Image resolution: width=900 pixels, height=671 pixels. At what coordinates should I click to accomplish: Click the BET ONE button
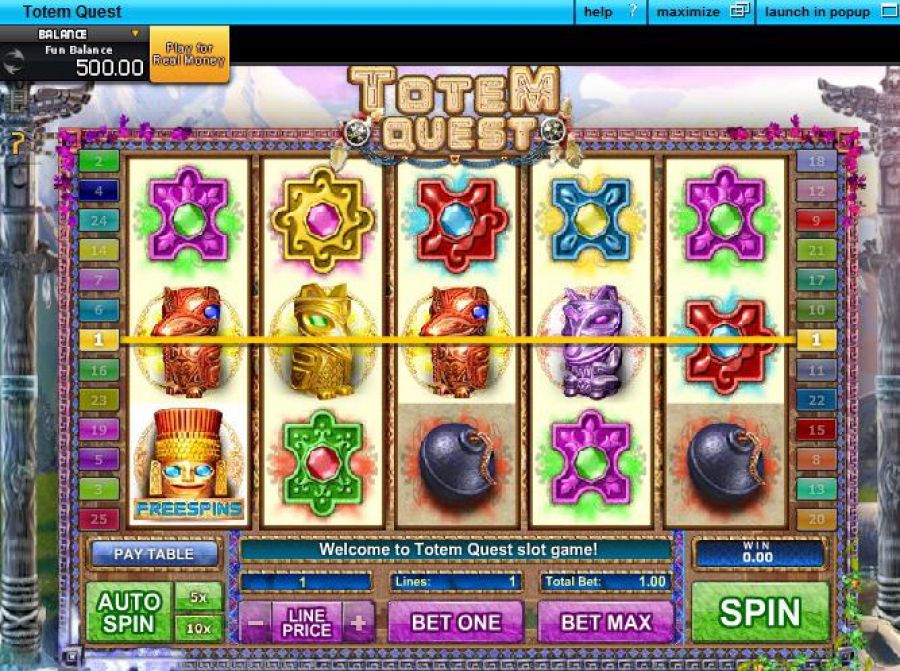pos(456,621)
